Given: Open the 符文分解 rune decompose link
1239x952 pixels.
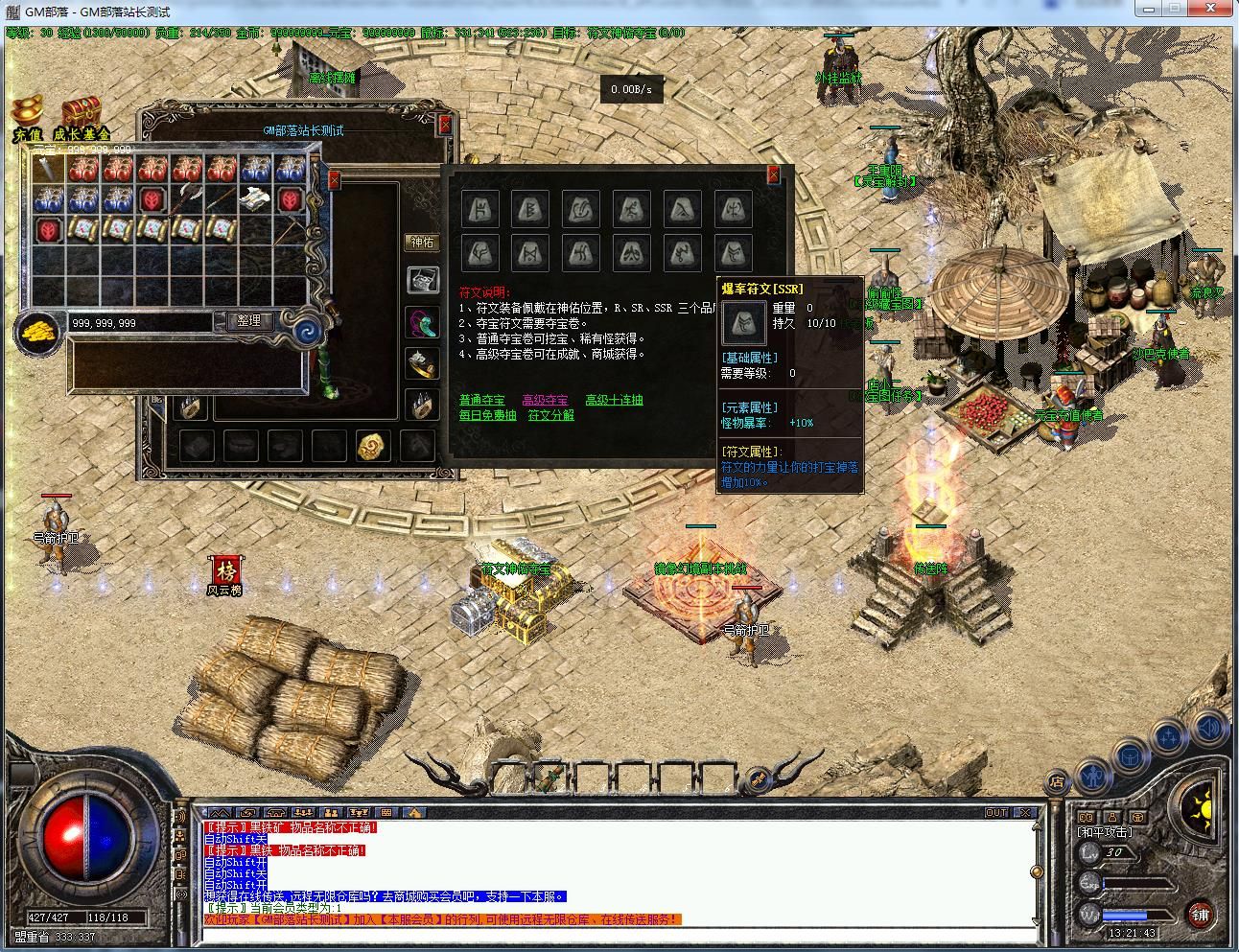Looking at the screenshot, I should coord(551,415).
